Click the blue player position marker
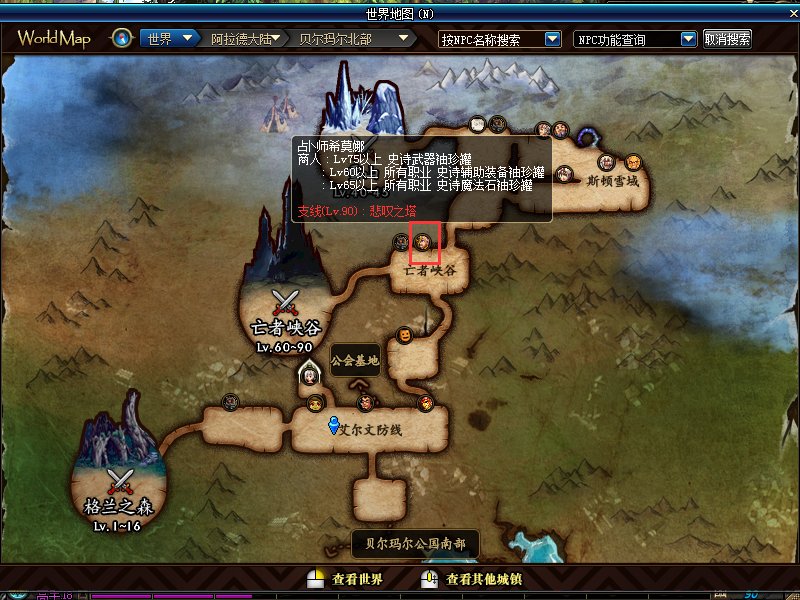This screenshot has width=800, height=600. point(335,426)
